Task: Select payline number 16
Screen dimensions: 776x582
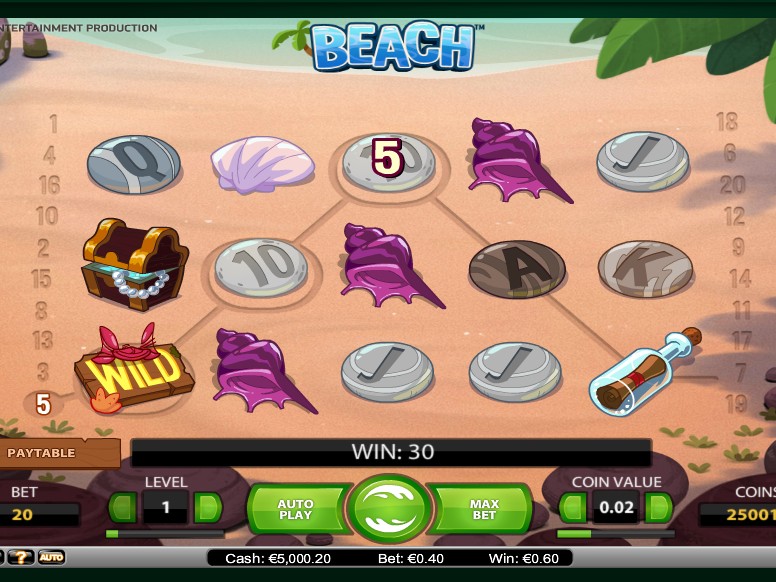Action: point(49,185)
